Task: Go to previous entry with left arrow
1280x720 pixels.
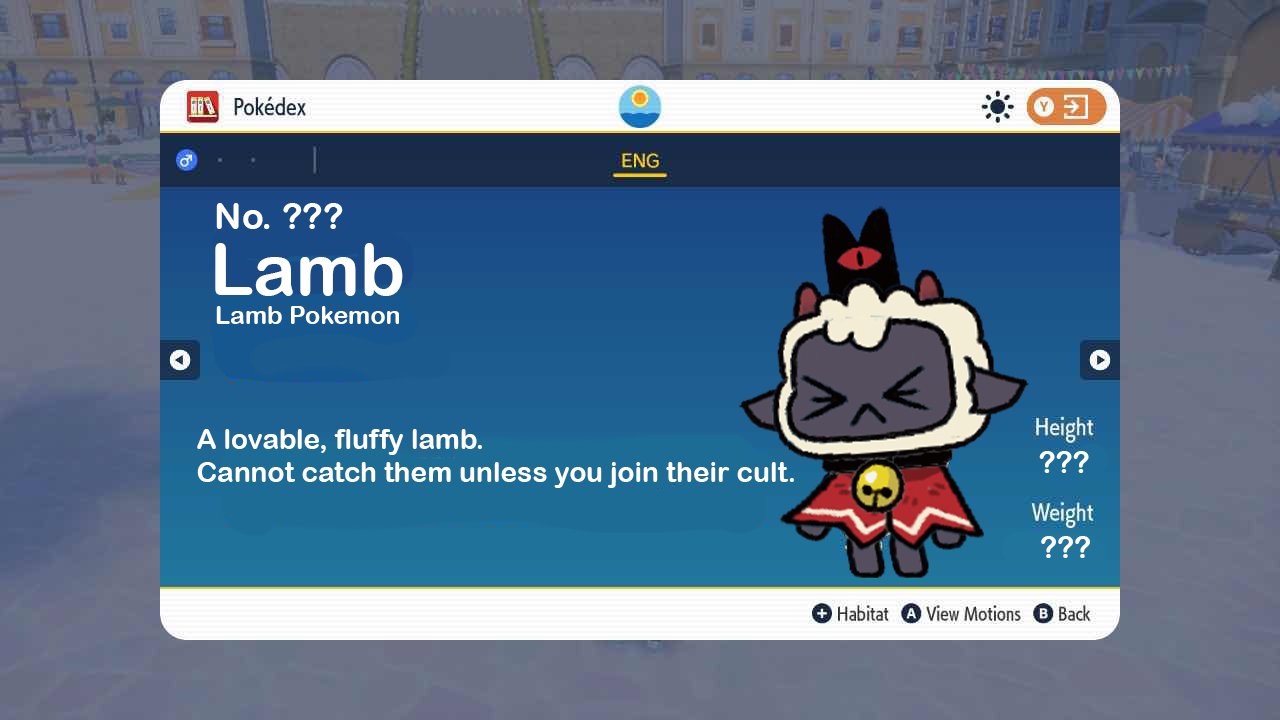Action: pyautogui.click(x=180, y=360)
